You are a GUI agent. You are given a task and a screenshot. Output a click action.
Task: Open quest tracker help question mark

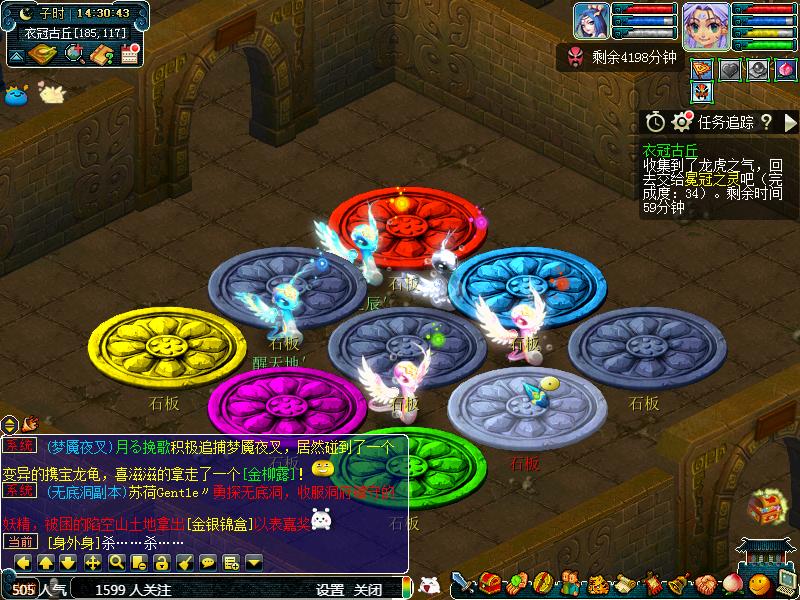coord(766,122)
